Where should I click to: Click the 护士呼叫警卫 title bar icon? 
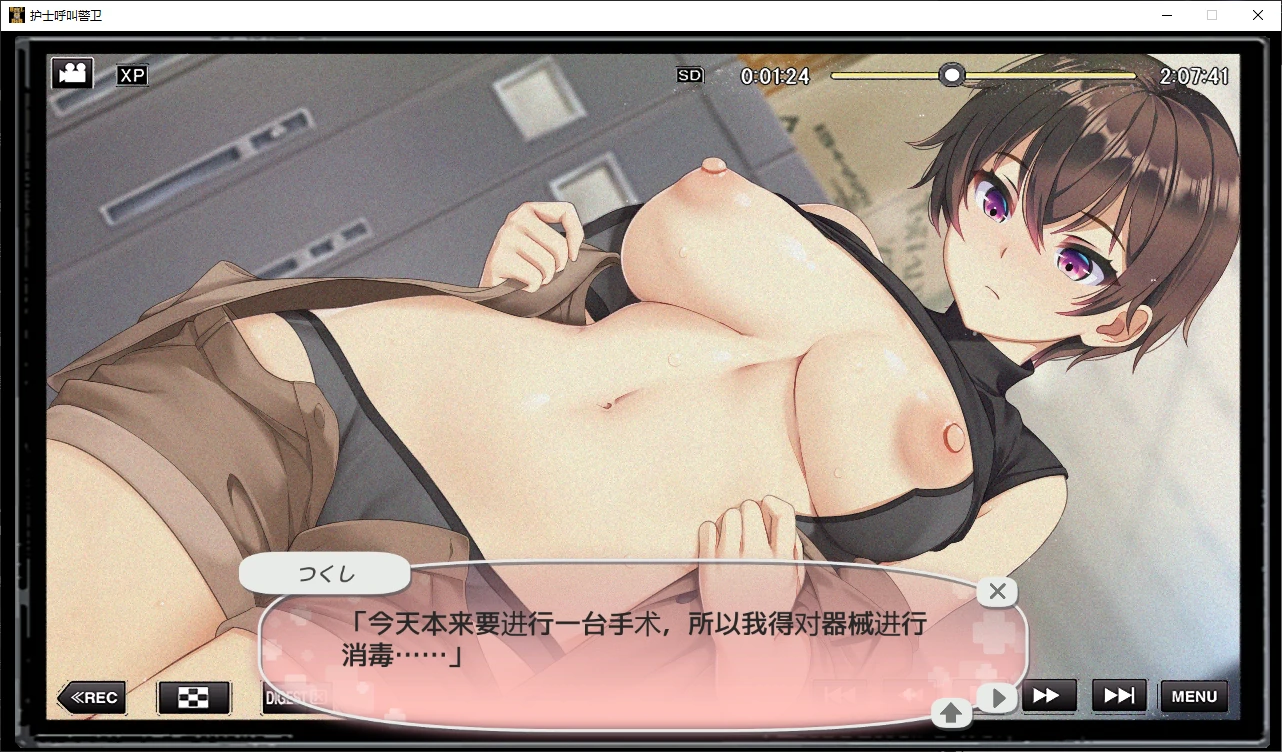(17, 15)
